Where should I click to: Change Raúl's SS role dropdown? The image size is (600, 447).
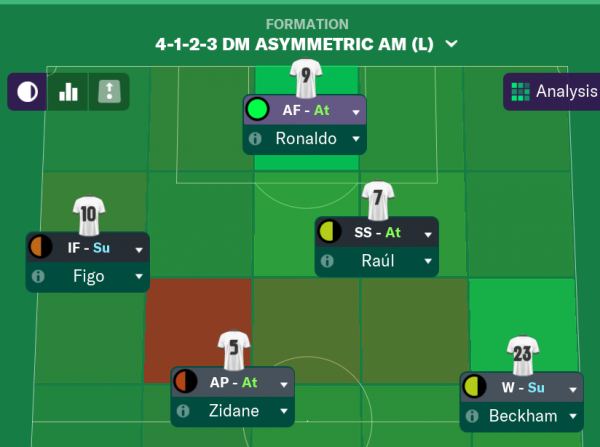(x=427, y=233)
